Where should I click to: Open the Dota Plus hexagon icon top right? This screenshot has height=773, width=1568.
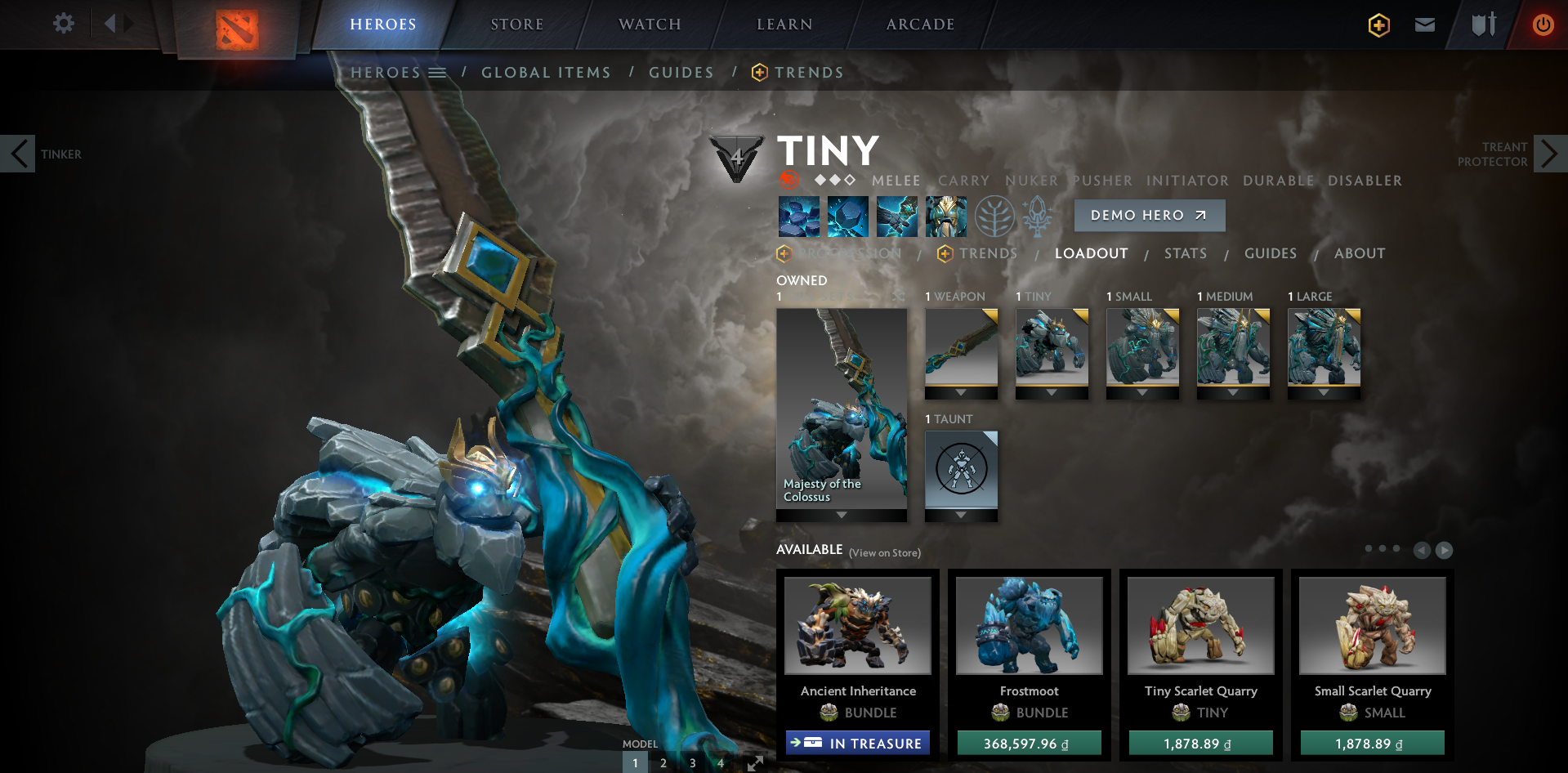click(x=1378, y=25)
